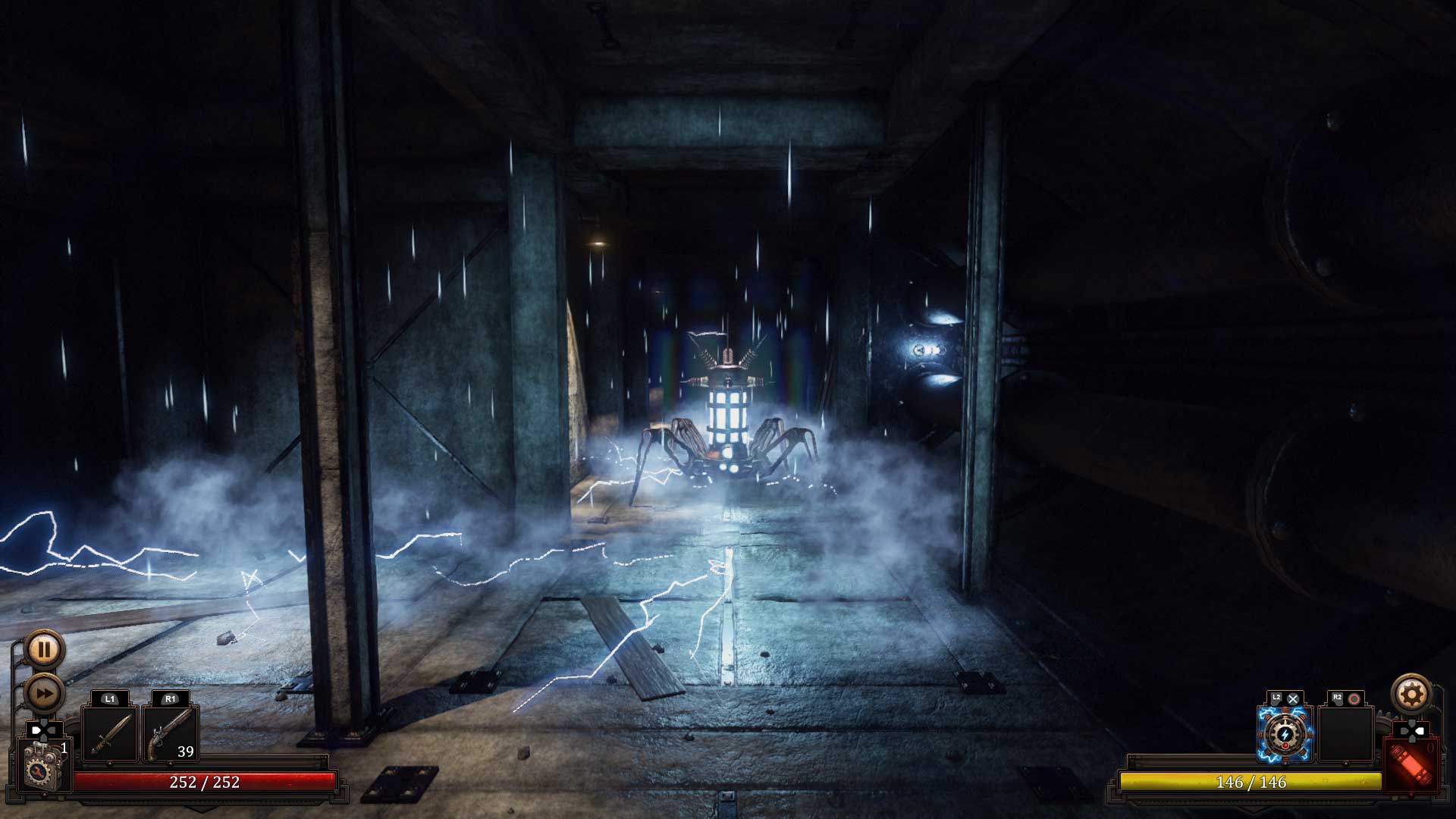1456x819 pixels.
Task: Click the L1 button prompt label
Action: pos(109,698)
